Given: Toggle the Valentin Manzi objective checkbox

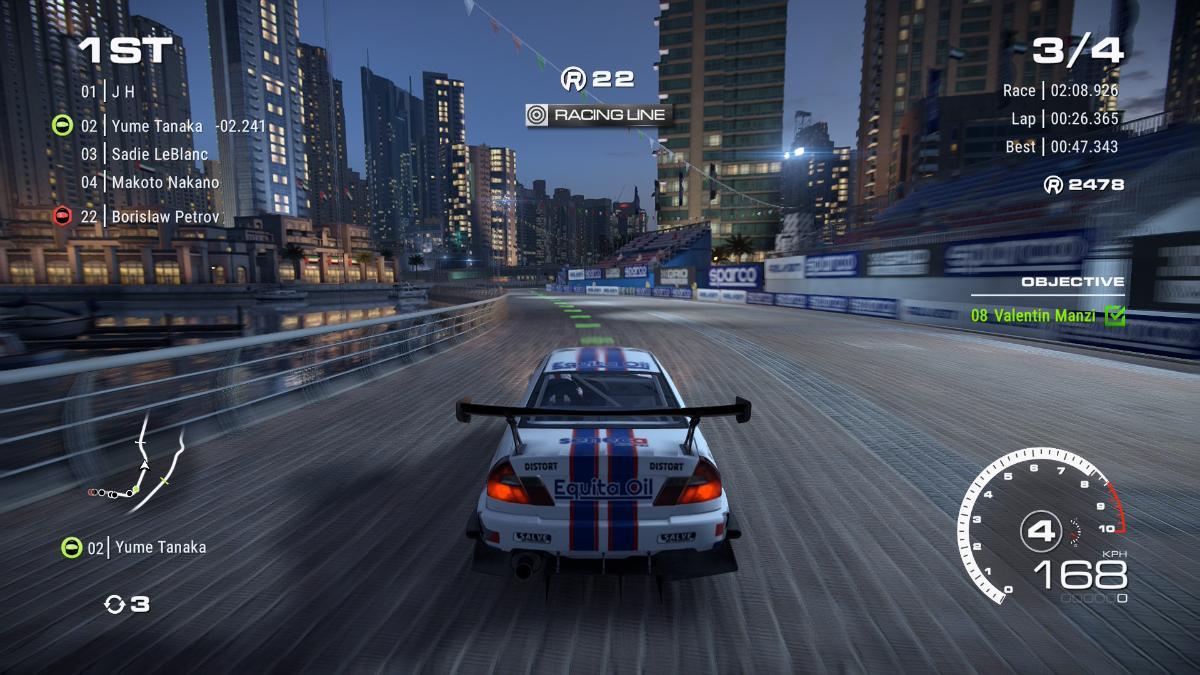Looking at the screenshot, I should point(1114,316).
